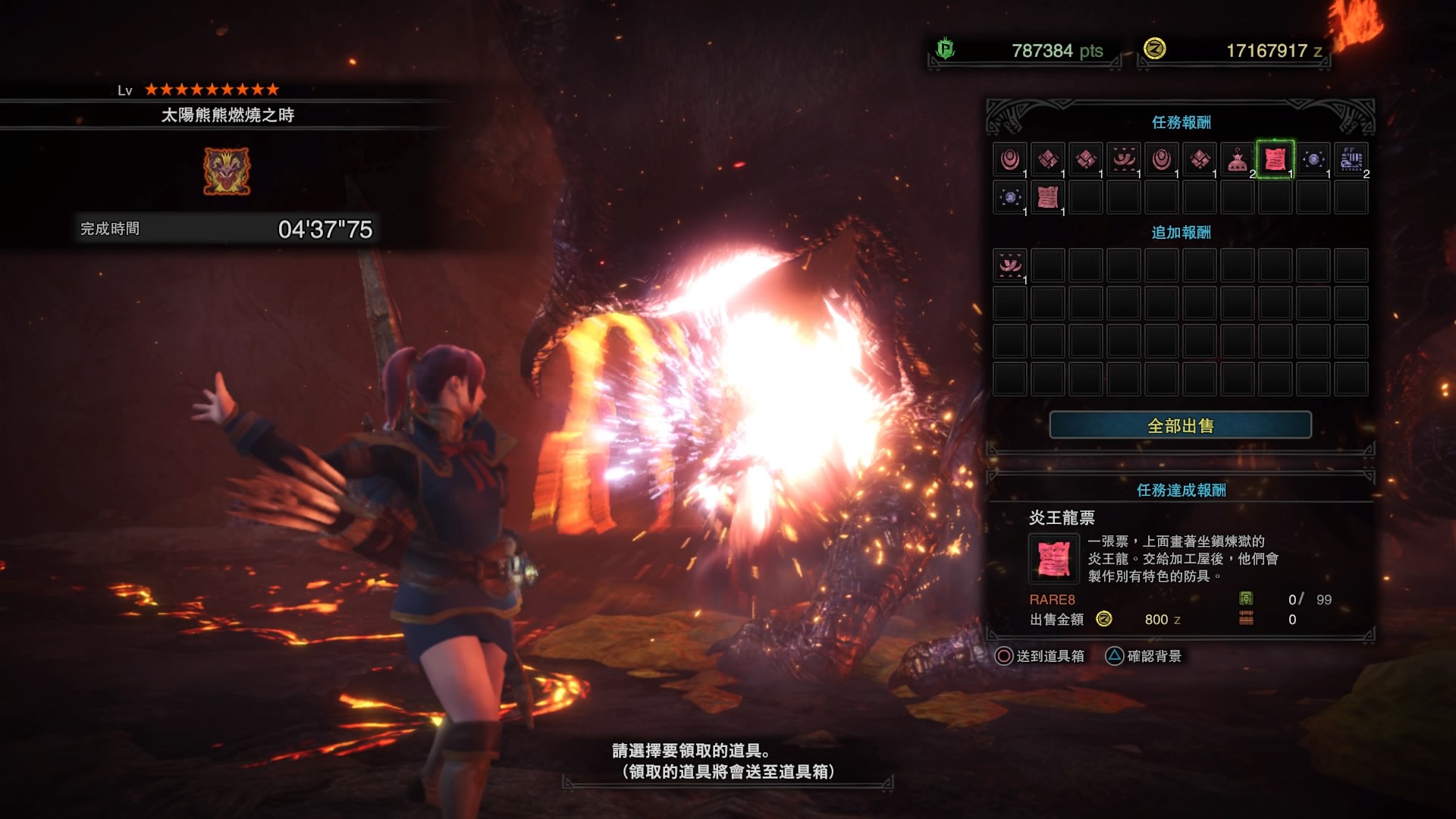The image size is (1456, 819).
Task: Select the green-highlighted Teostra ticket slot
Action: pyautogui.click(x=1275, y=159)
